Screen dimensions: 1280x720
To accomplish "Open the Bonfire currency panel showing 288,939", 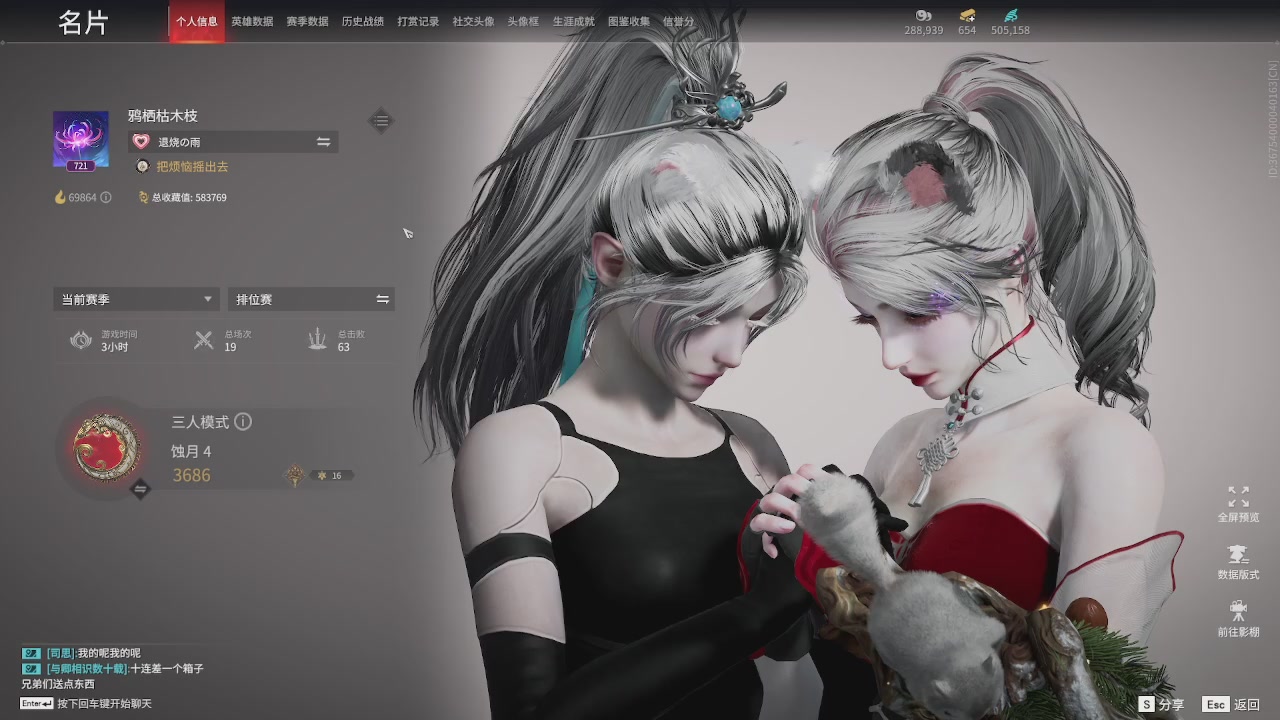I will click(x=922, y=22).
